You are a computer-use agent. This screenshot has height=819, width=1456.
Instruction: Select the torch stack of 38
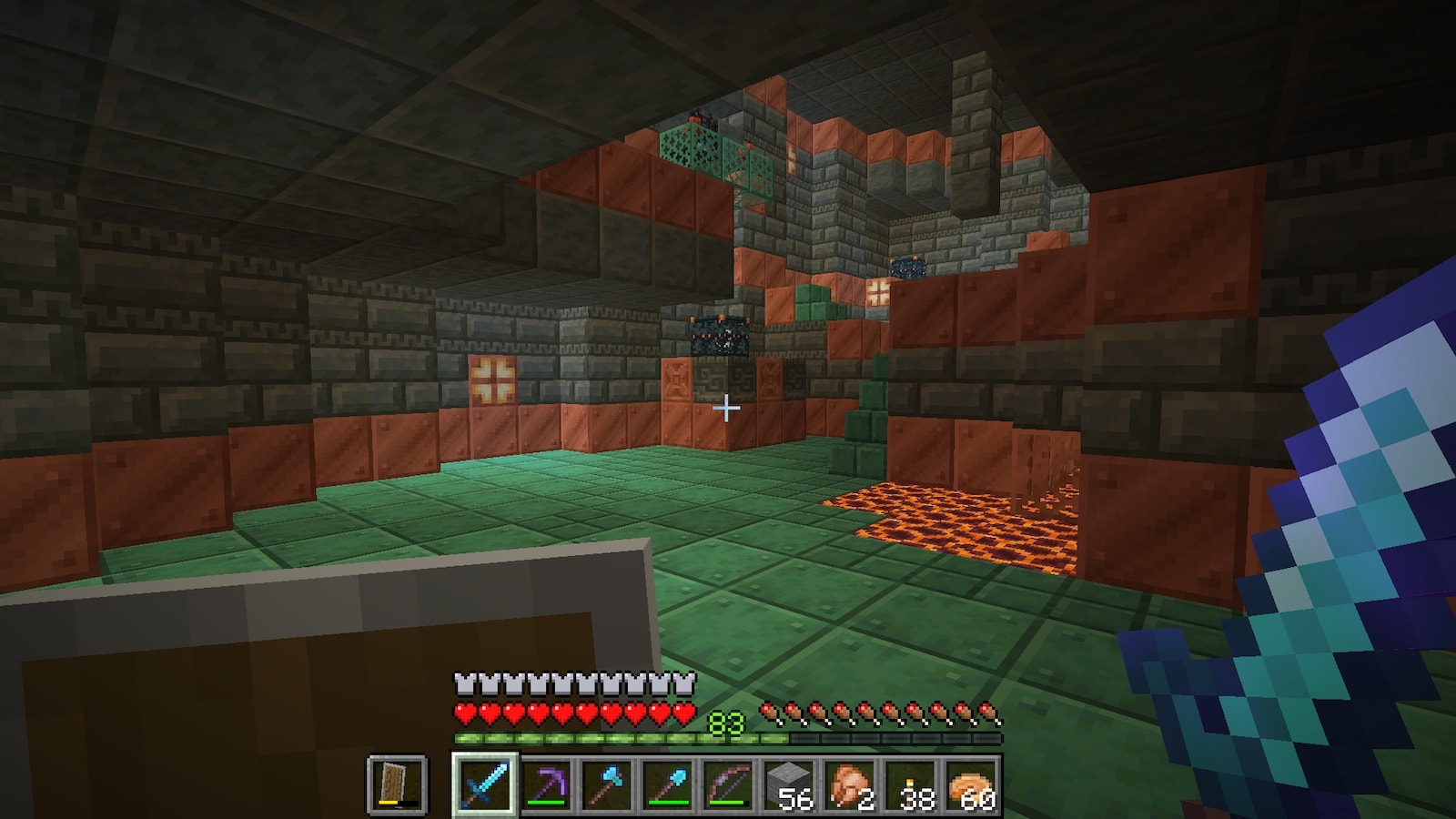click(913, 784)
